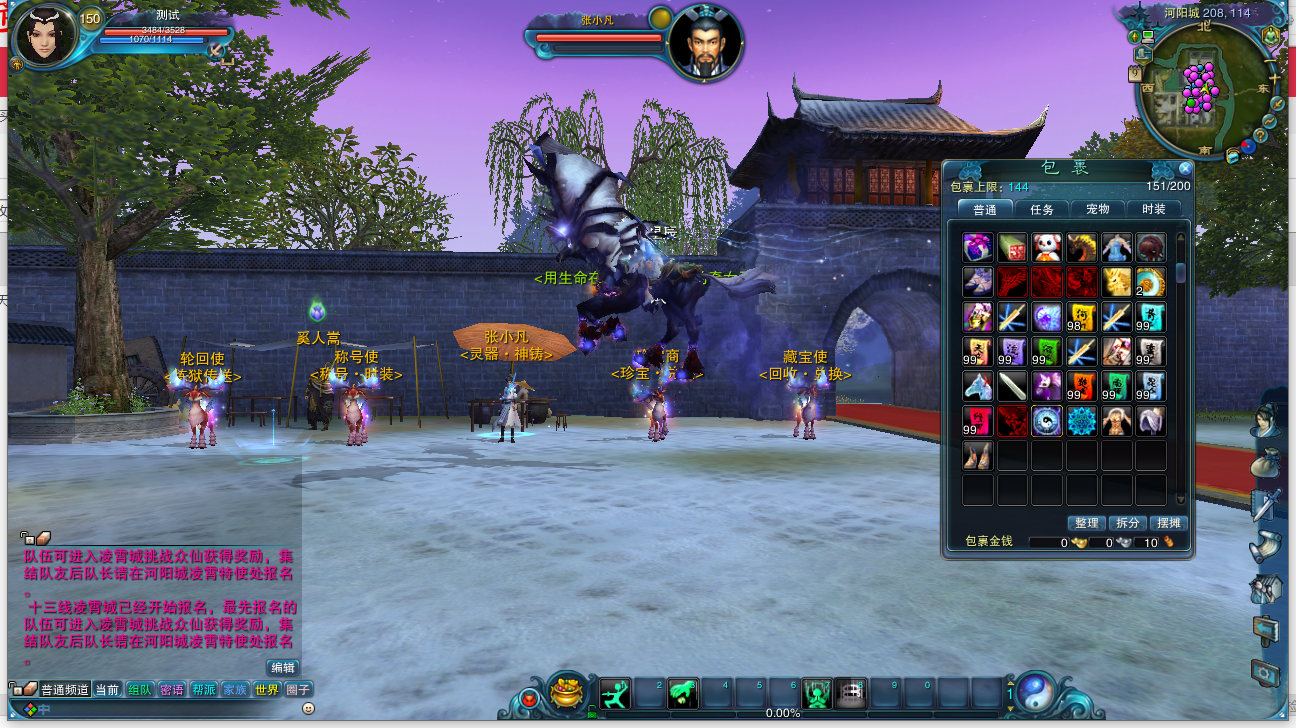The image size is (1296, 728).
Task: Click the 拆分 split button
Action: pyautogui.click(x=1127, y=523)
